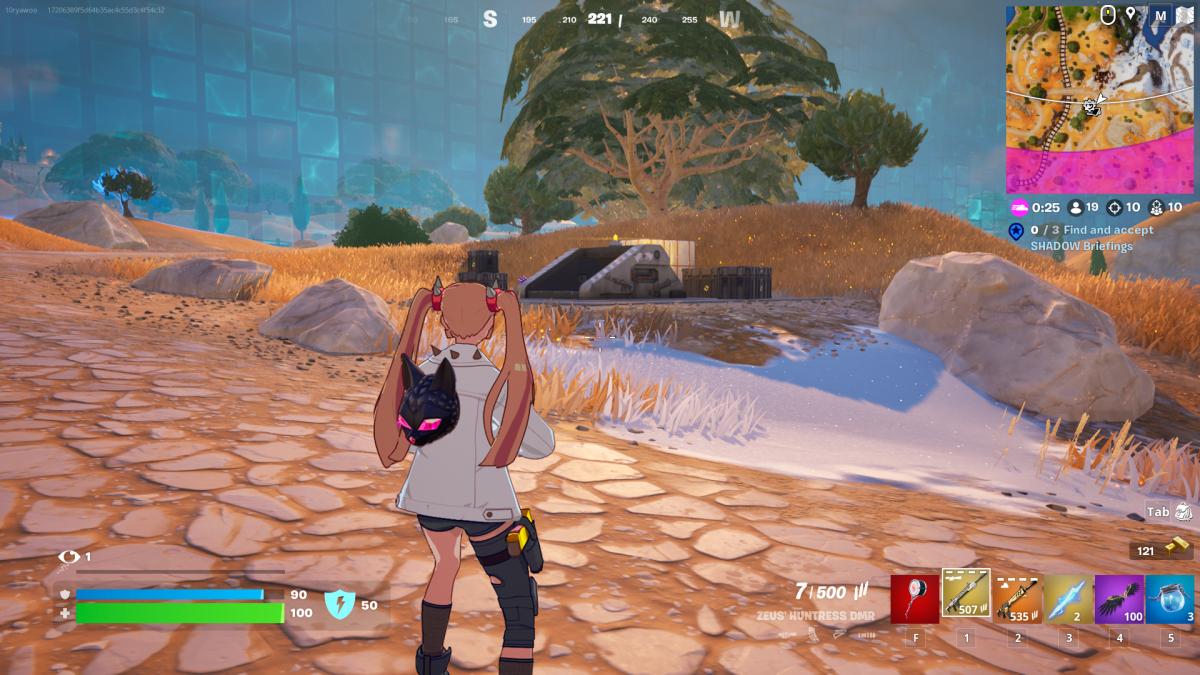Click the lightning shield ability icon
Screen dimensions: 1200x675
tap(339, 604)
